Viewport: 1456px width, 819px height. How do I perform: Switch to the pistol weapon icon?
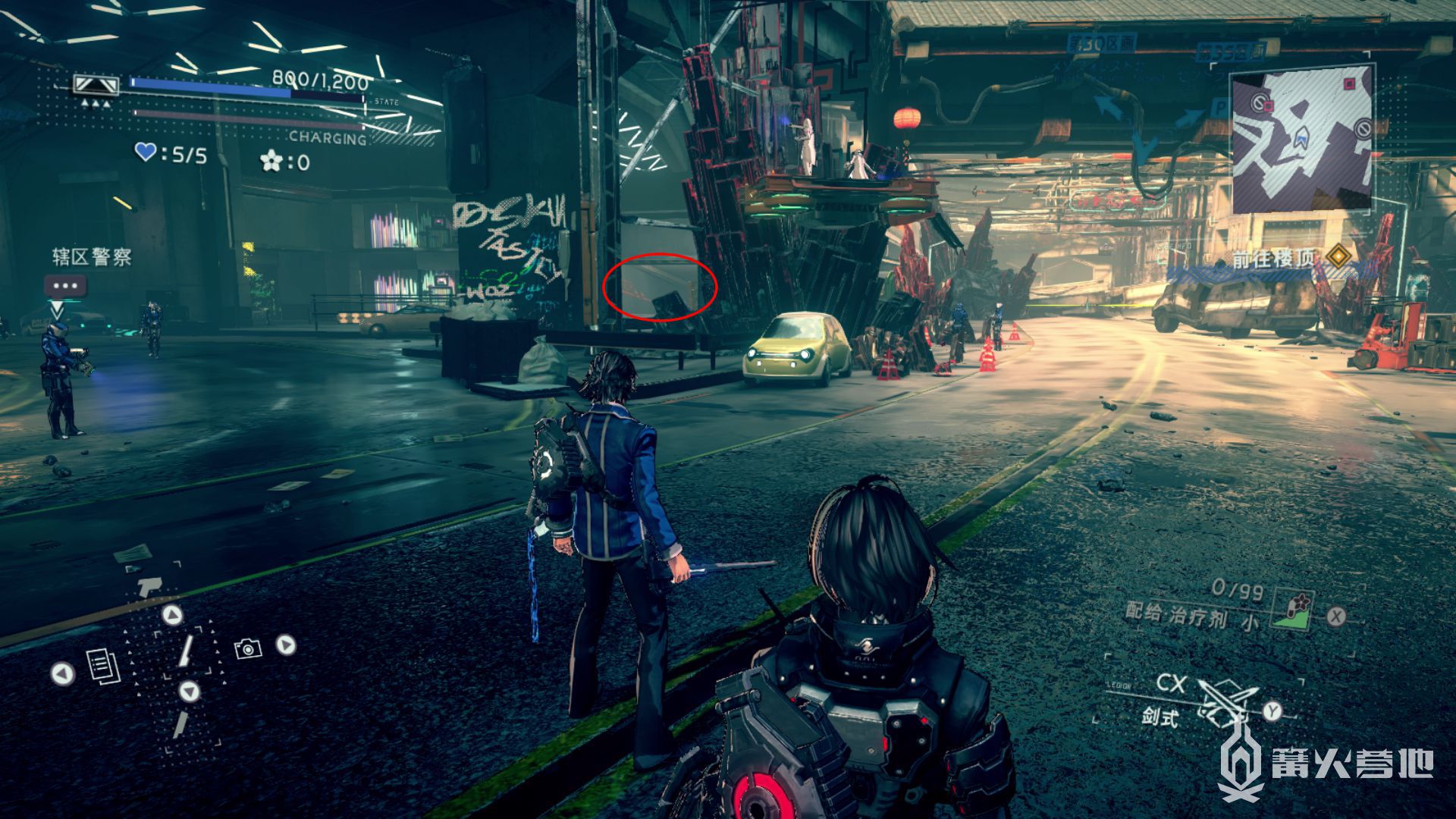tap(149, 584)
